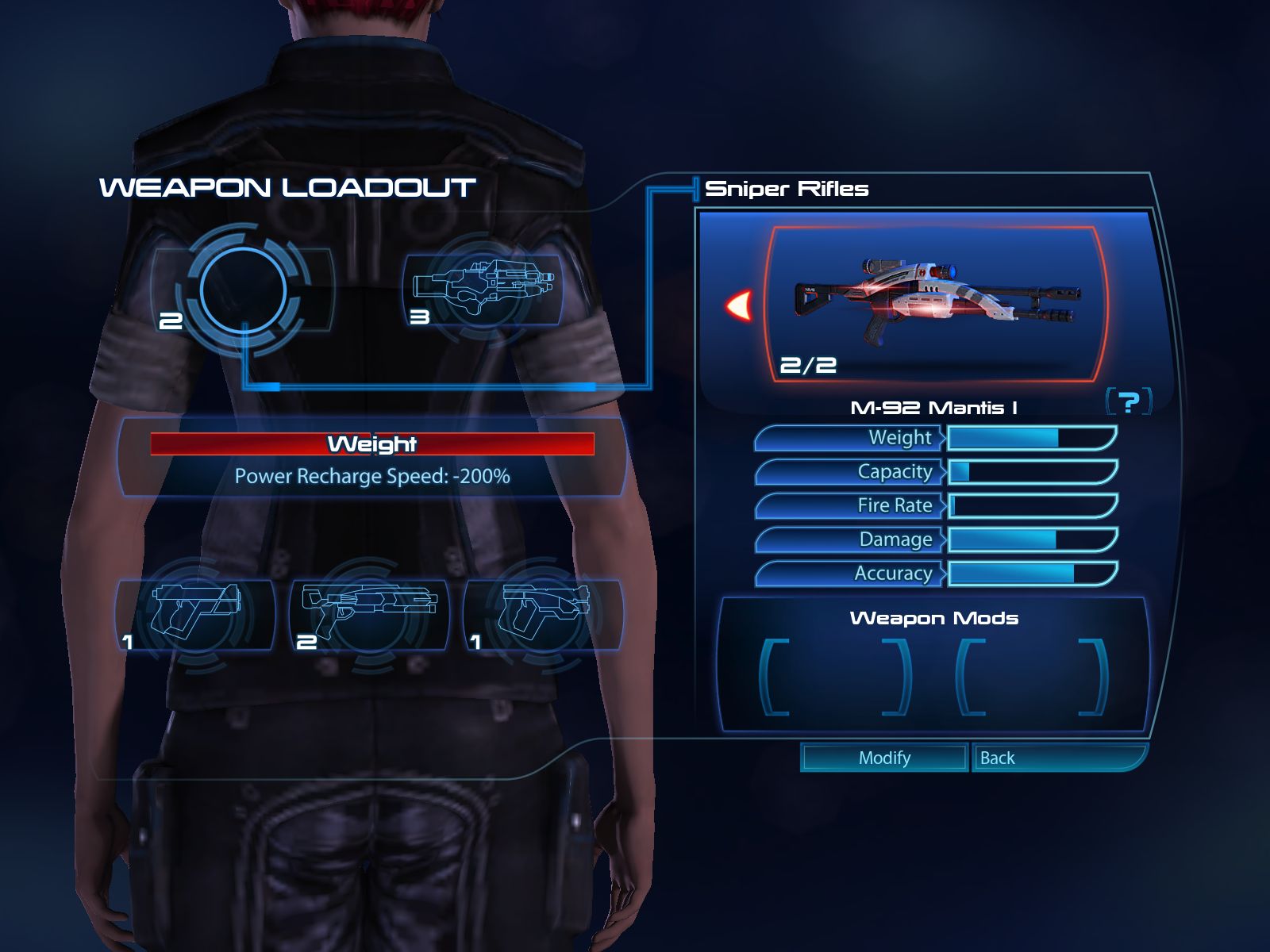Select the highlighted sniper rifle slot circle
Screen dimensions: 1270x952
pos(243,290)
